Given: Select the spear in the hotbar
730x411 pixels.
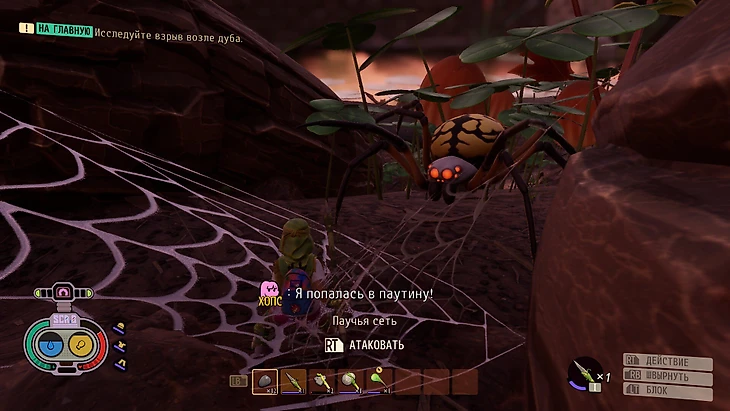Looking at the screenshot, I should point(295,380).
